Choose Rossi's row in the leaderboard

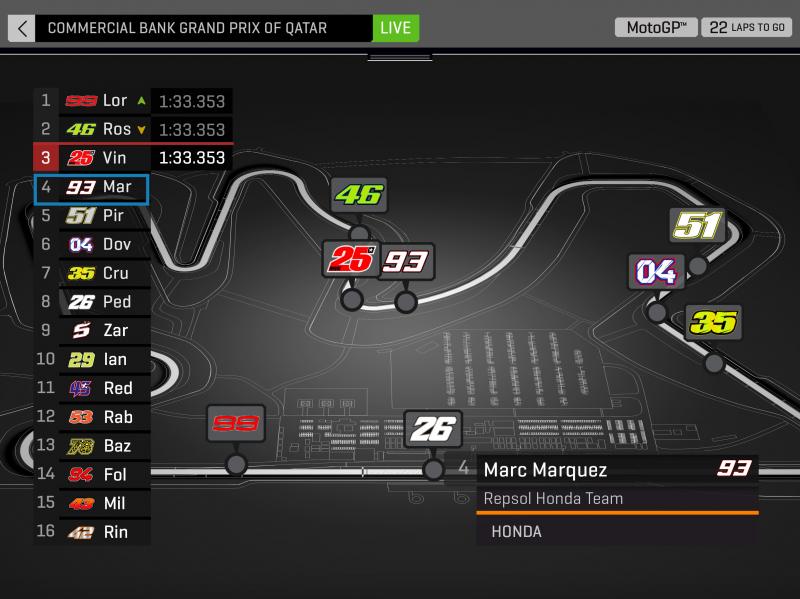click(92, 130)
